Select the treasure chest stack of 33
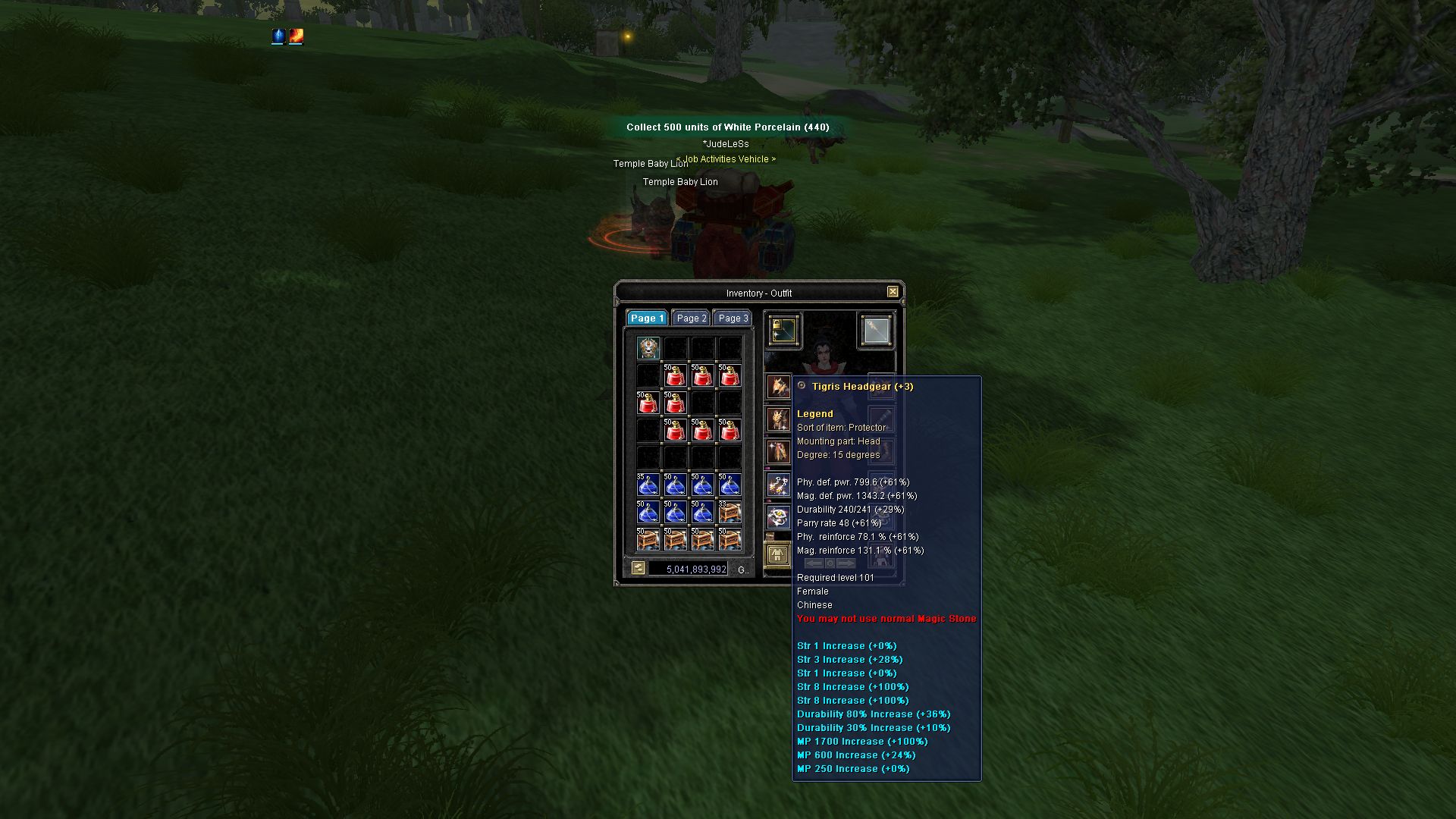This screenshot has width=1456, height=819. pos(730,512)
